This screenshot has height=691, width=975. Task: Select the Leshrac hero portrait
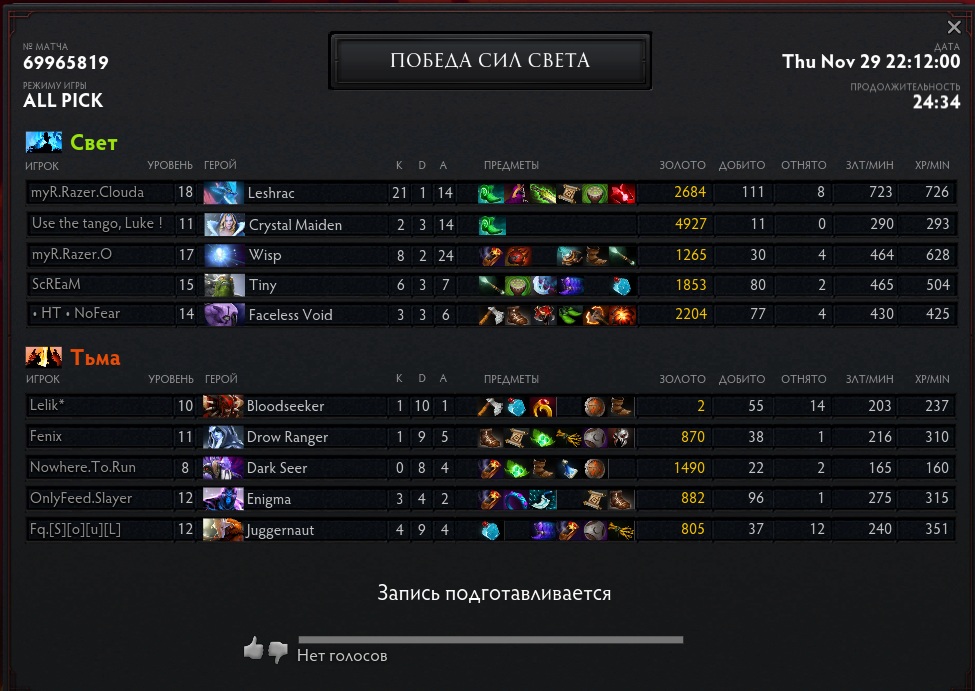coord(224,193)
